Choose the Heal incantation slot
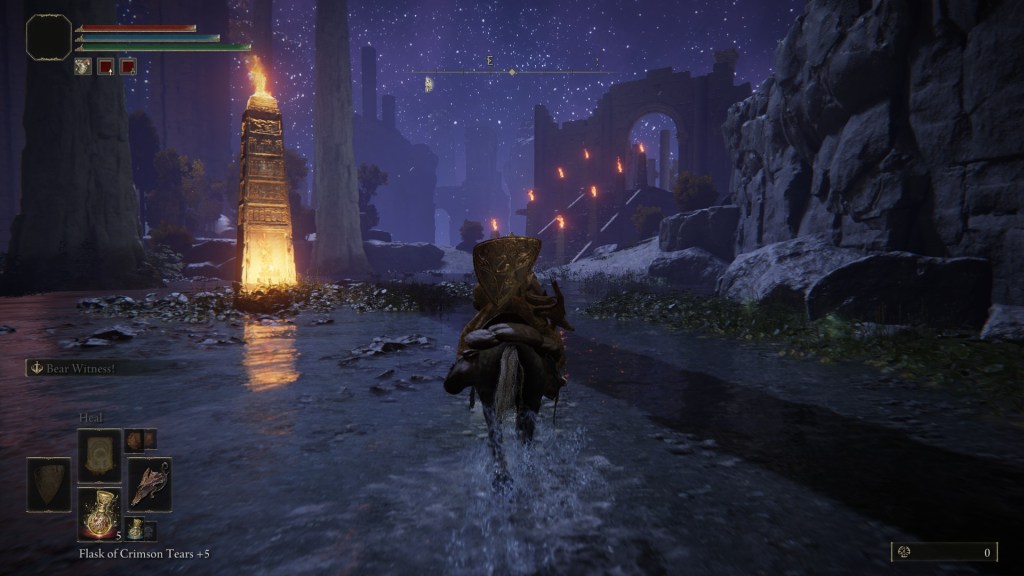This screenshot has width=1024, height=576. pos(99,455)
